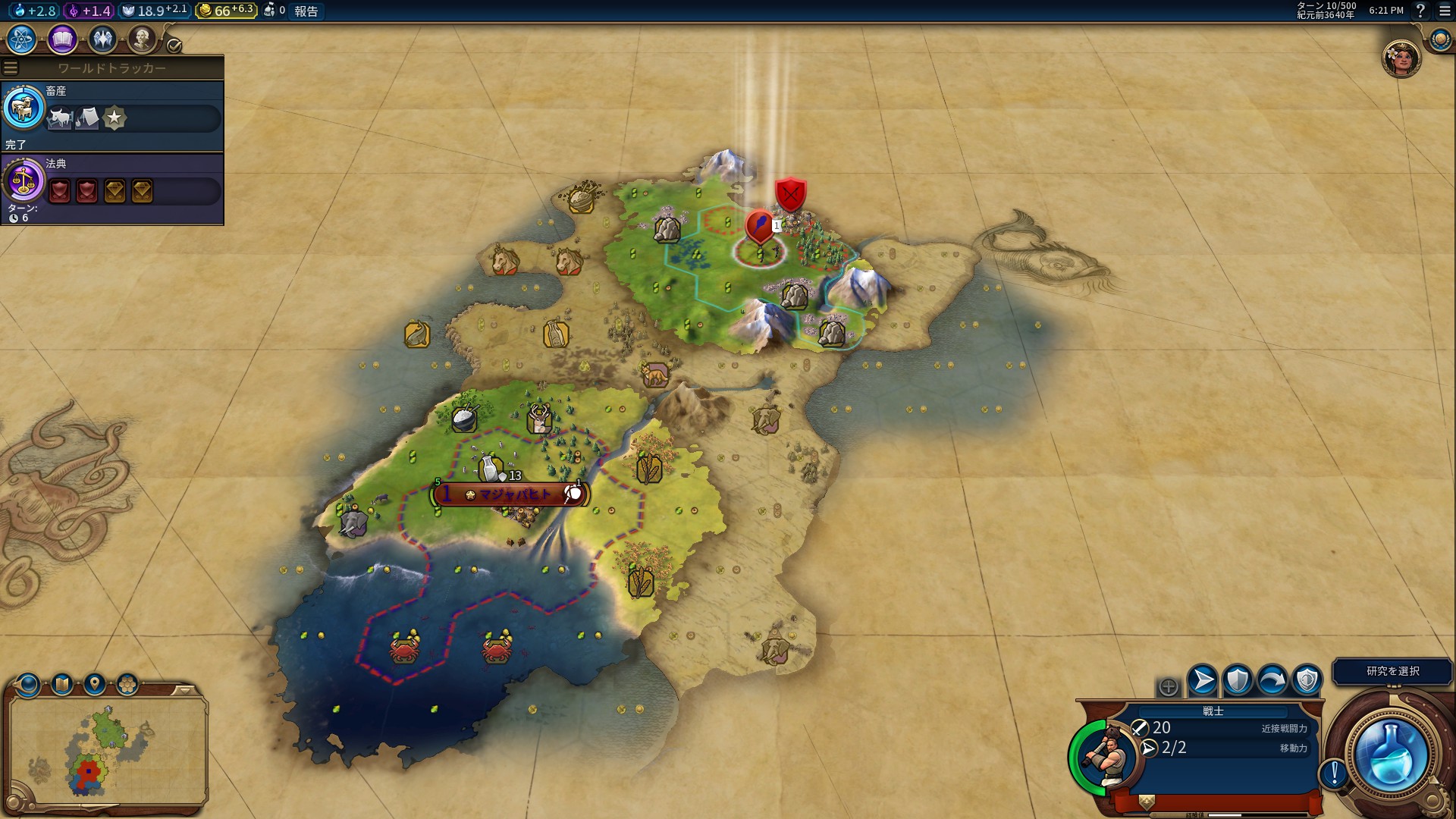Toggle the hex grid minimap button
The width and height of the screenshot is (1456, 819).
coord(127,685)
